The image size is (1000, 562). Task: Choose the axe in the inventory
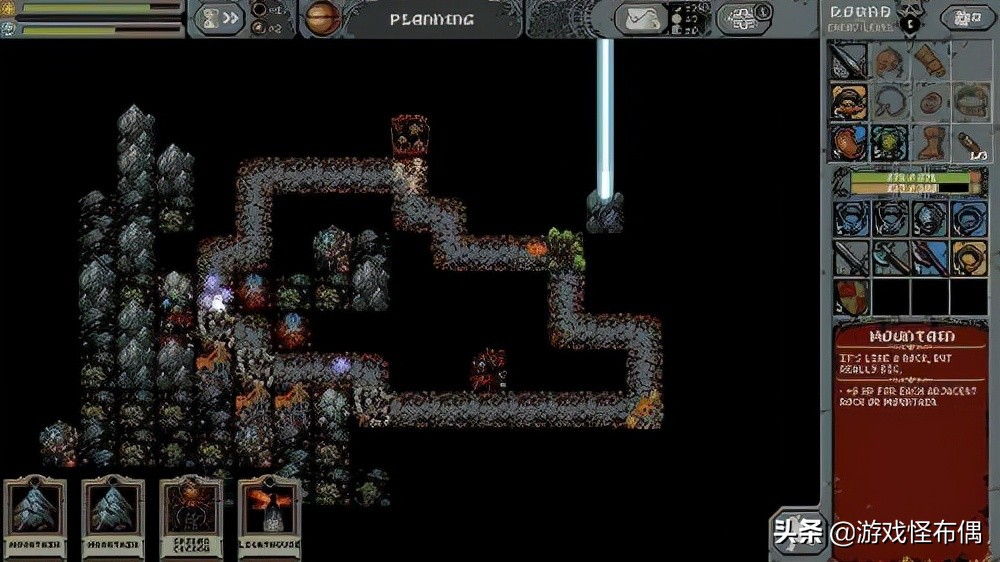[x=889, y=257]
